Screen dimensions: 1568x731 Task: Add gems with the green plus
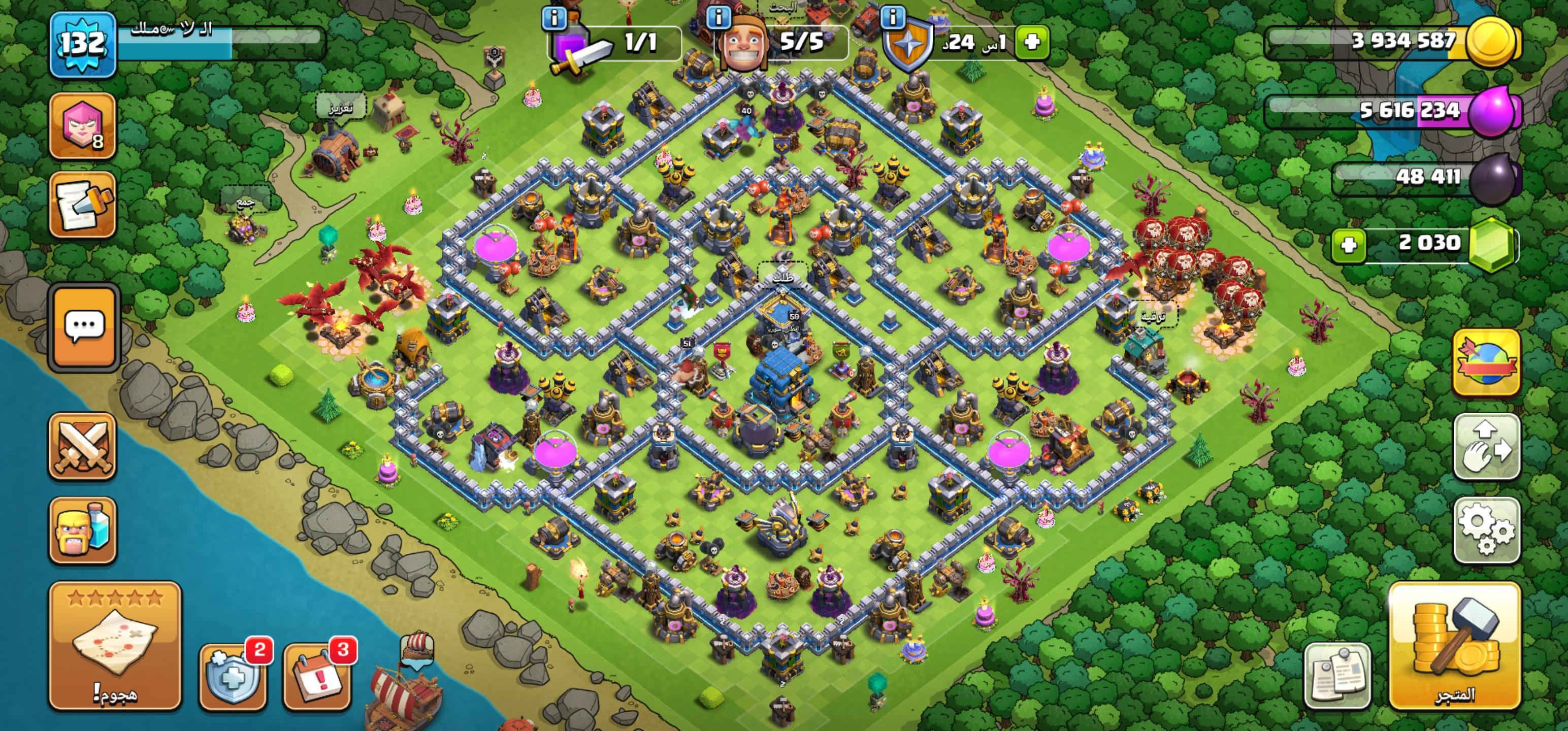tap(1349, 245)
